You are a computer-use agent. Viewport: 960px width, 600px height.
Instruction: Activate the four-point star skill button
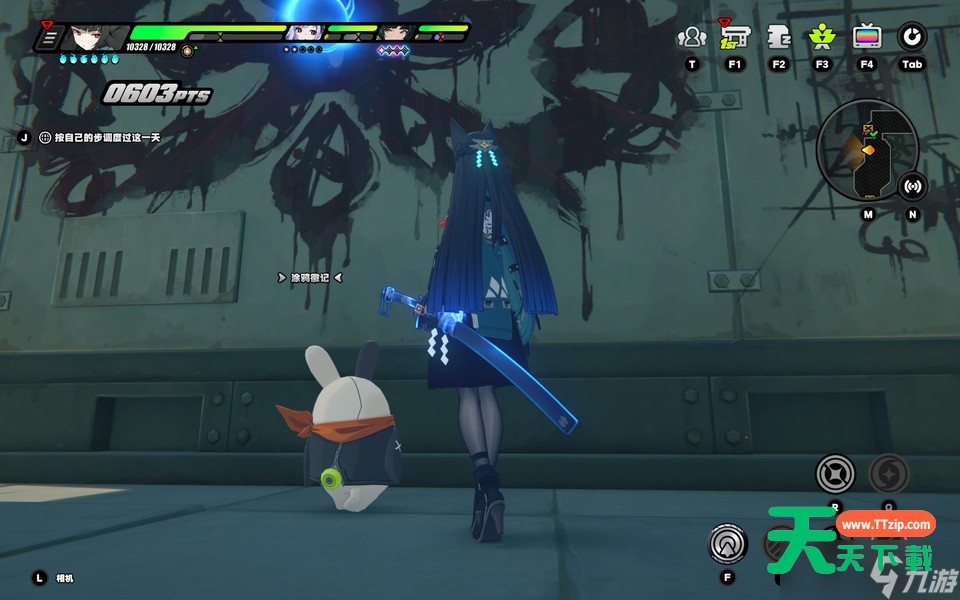835,473
